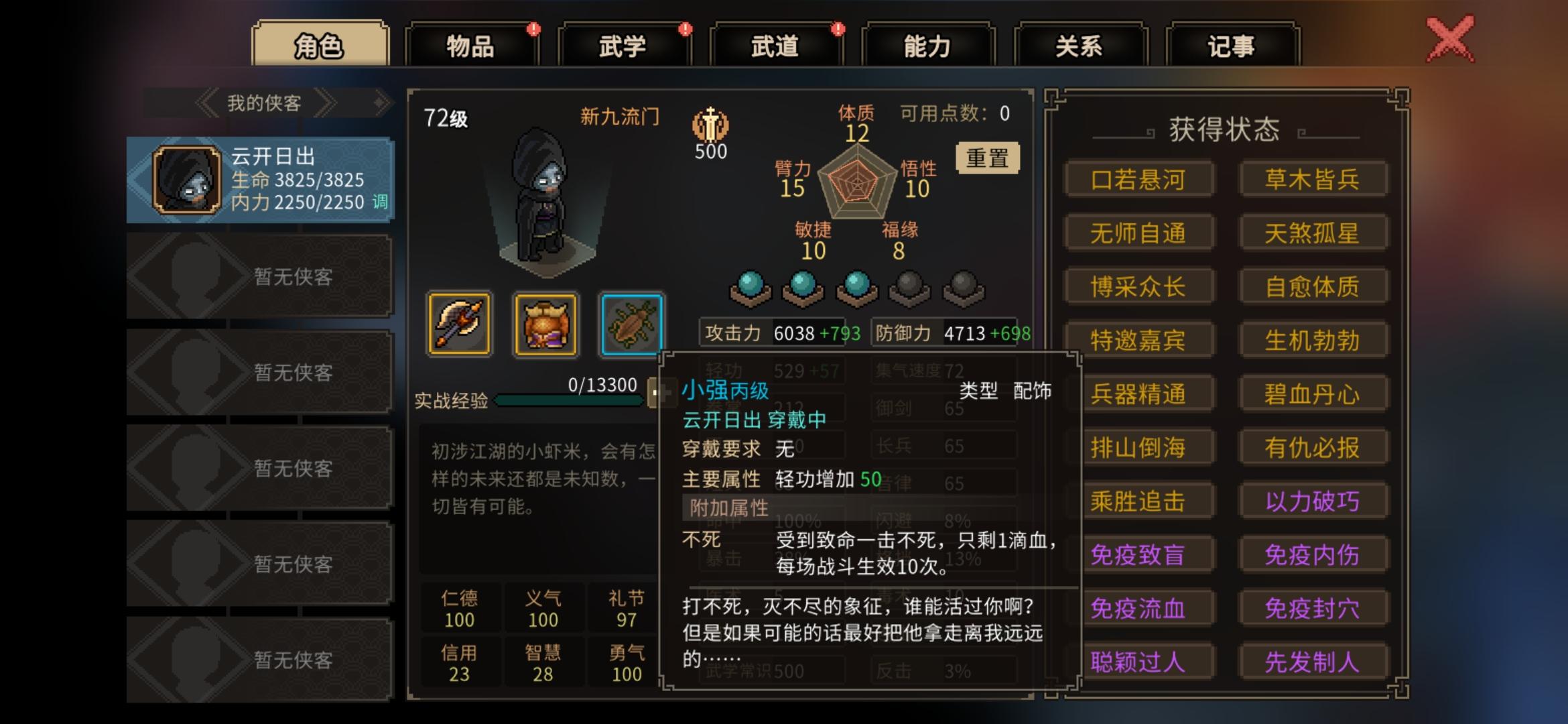Image resolution: width=1568 pixels, height=724 pixels.
Task: Select the axe weapon equipment icon
Action: pyautogui.click(x=459, y=325)
